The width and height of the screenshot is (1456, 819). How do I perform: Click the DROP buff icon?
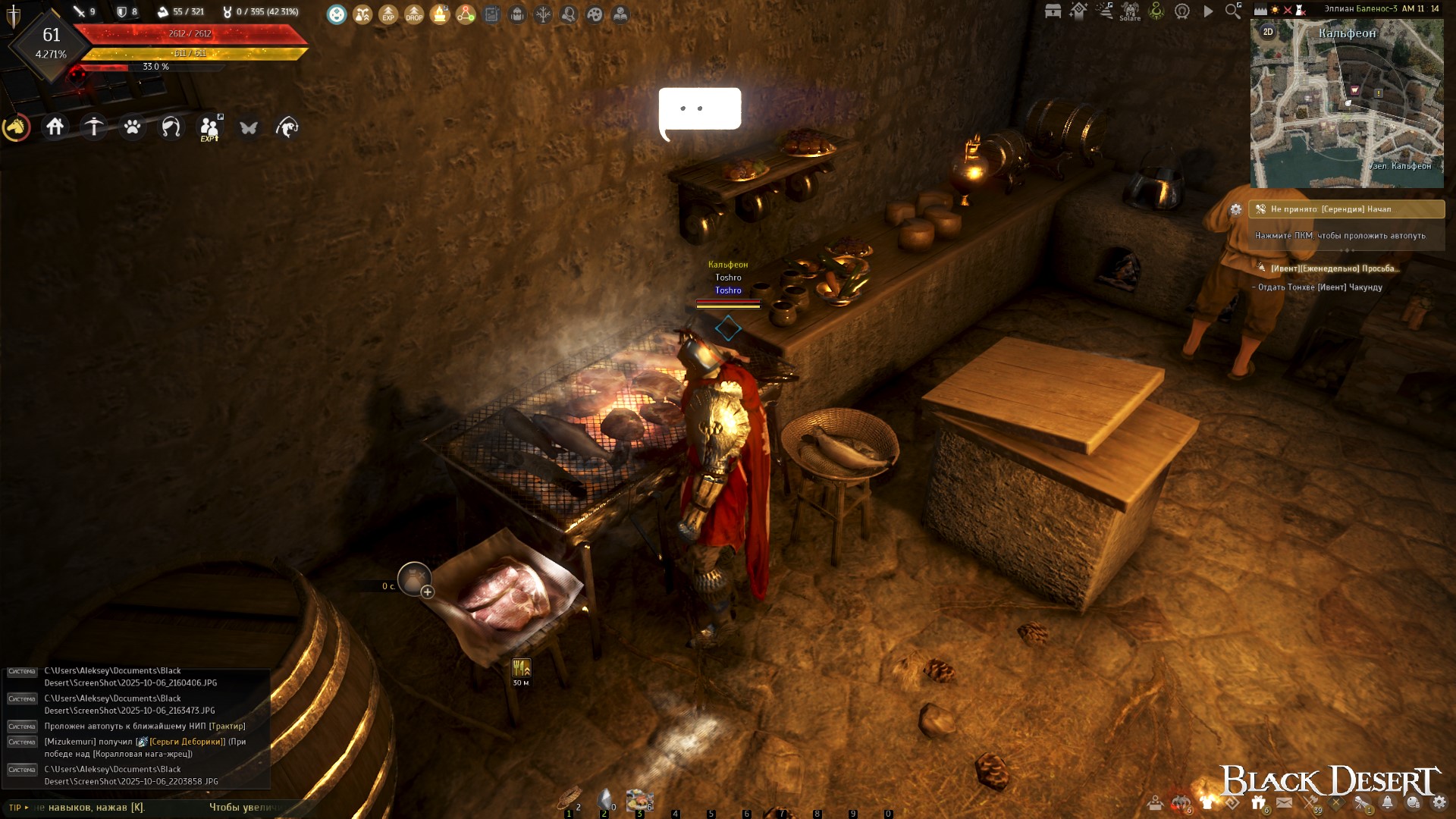414,14
